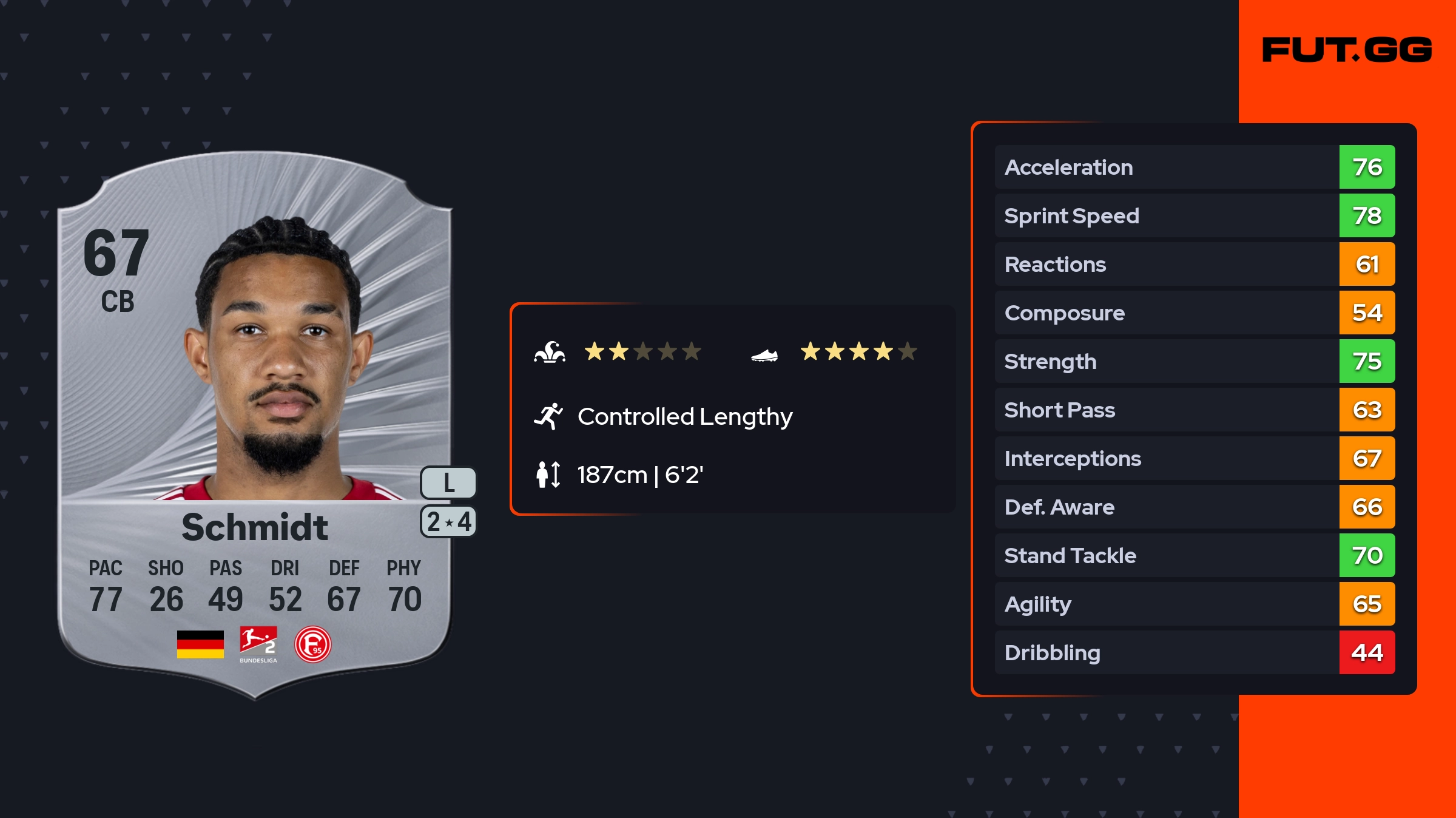
Task: Click the 2. Bundesliga league badge
Action: pyautogui.click(x=258, y=644)
